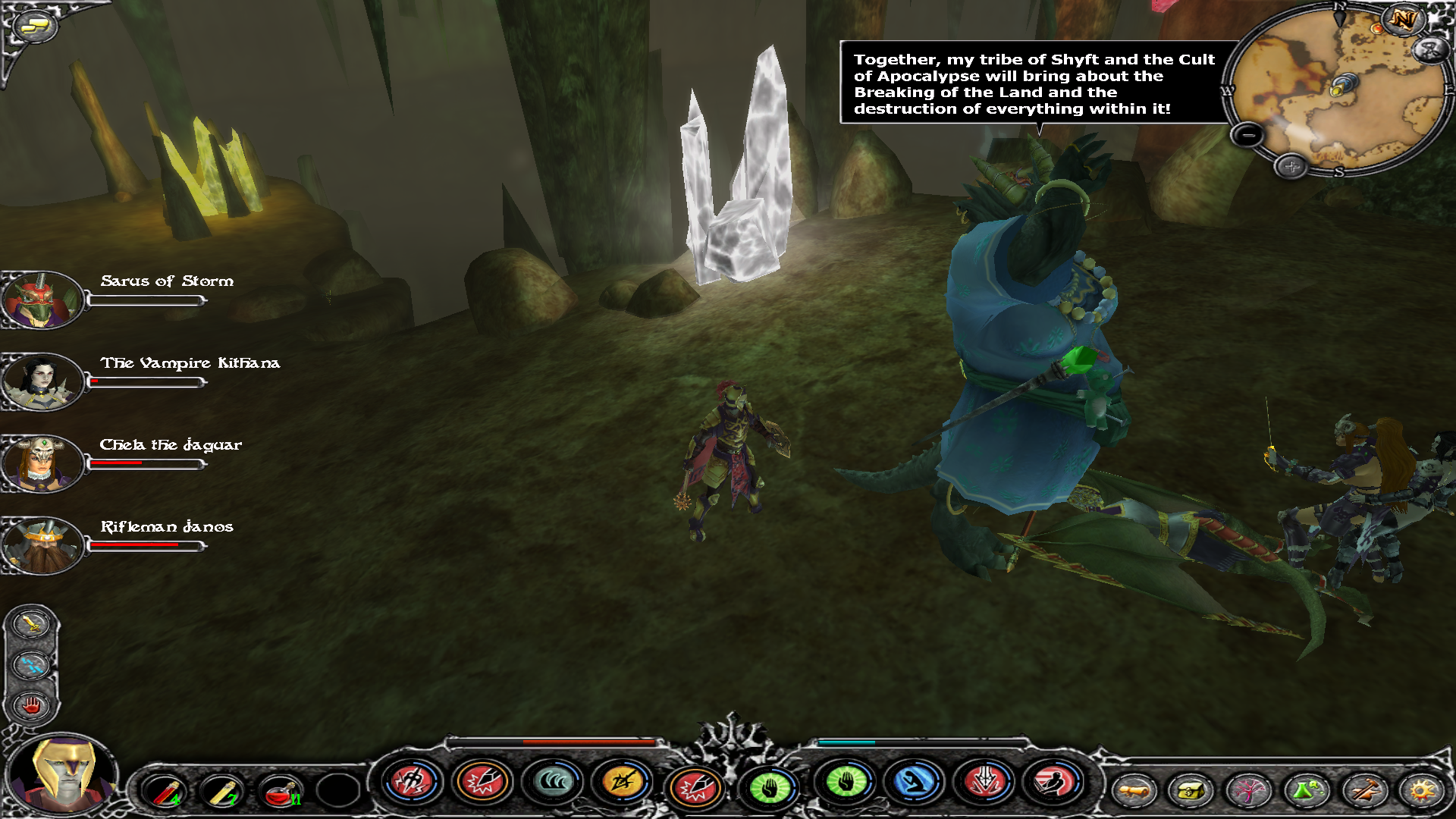Open the treasure chest inventory button
Image resolution: width=1456 pixels, height=819 pixels.
click(x=1191, y=791)
